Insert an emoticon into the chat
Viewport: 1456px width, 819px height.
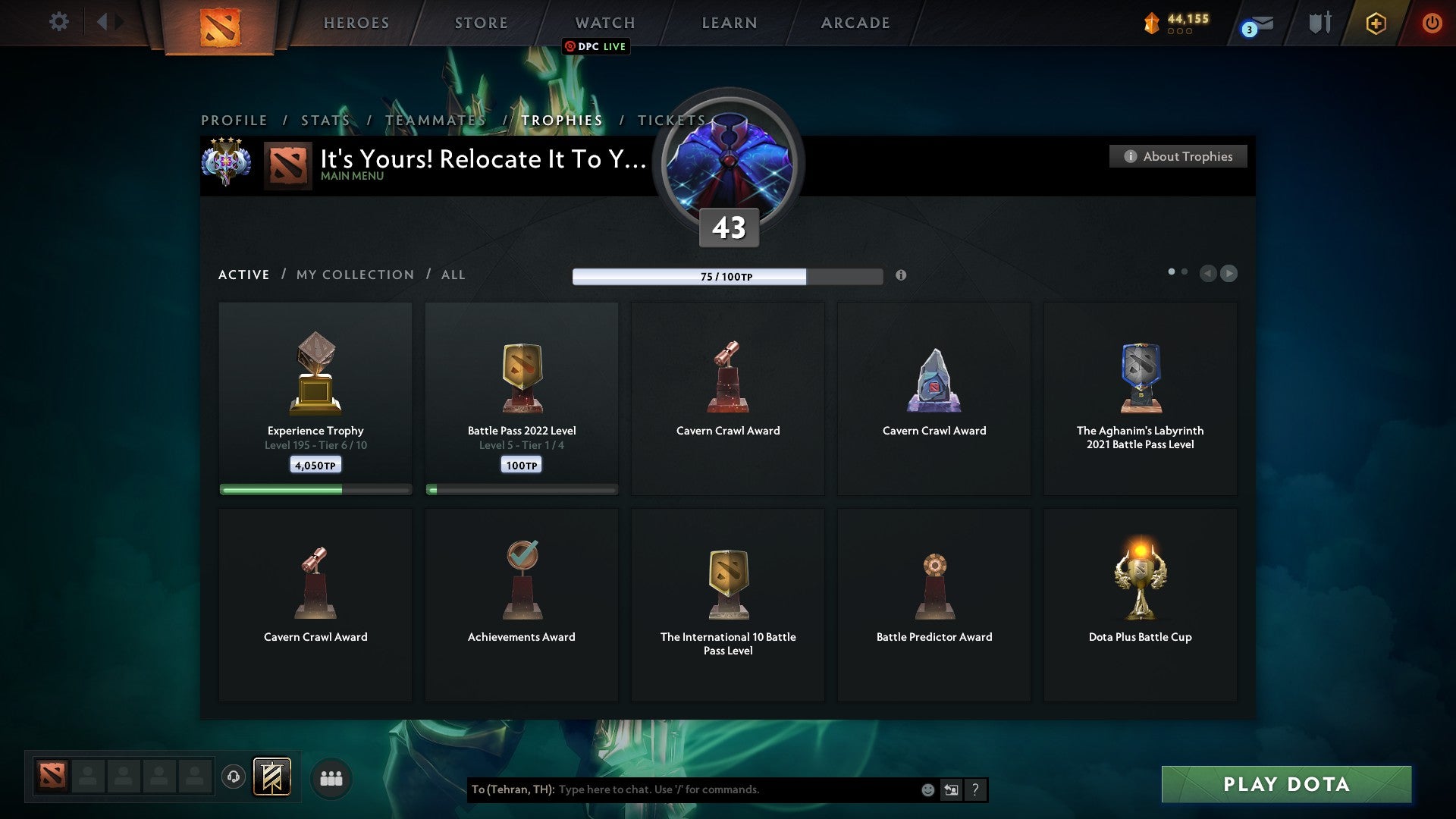click(930, 789)
